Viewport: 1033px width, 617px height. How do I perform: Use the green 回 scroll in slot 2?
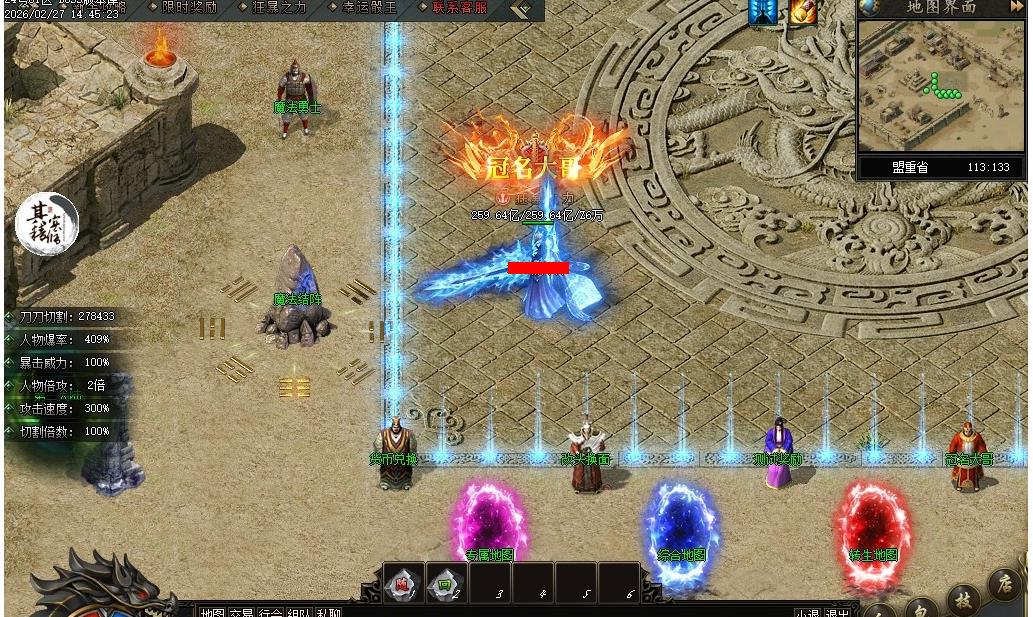(x=446, y=583)
